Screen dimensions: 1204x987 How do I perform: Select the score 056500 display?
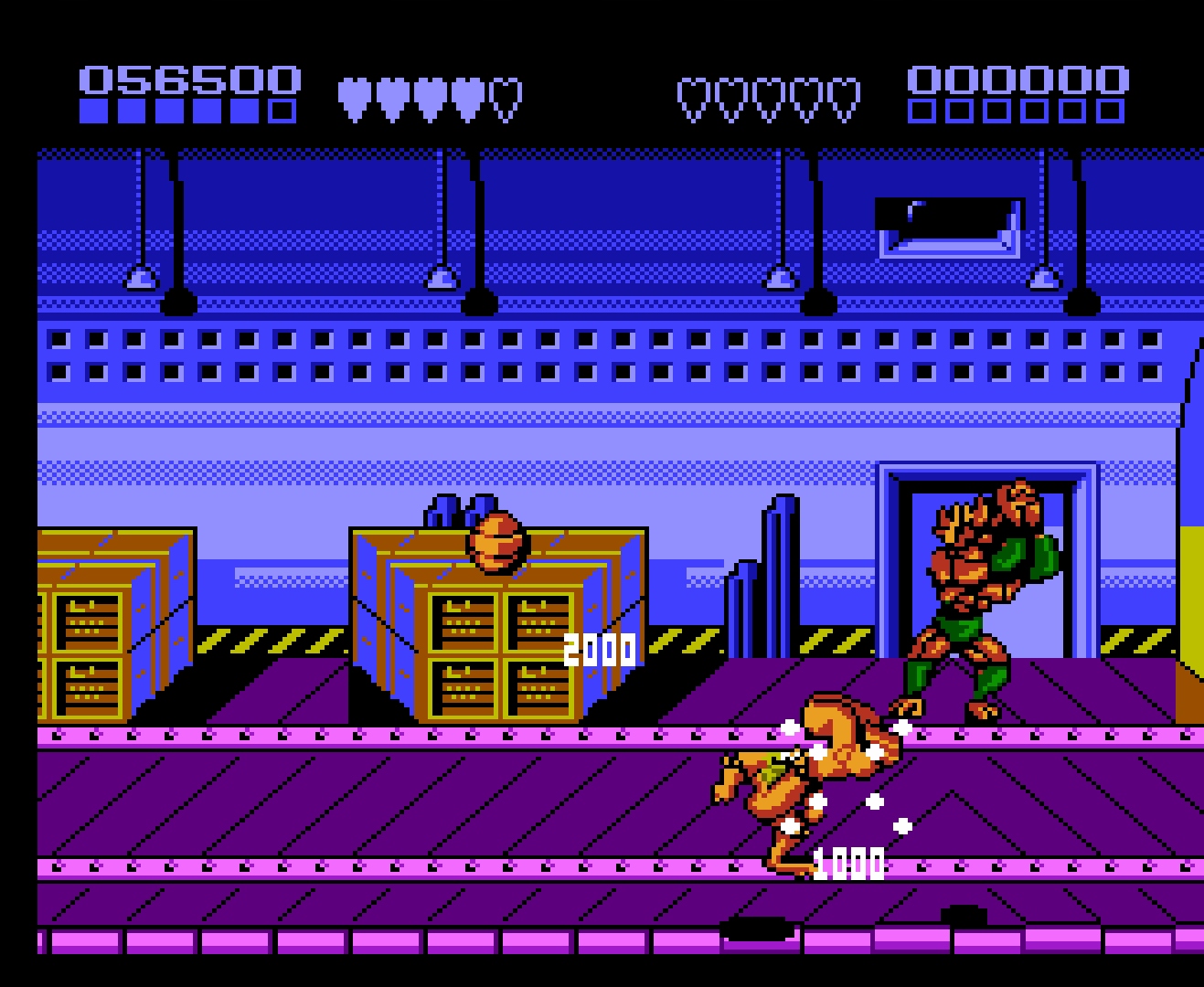(x=187, y=78)
